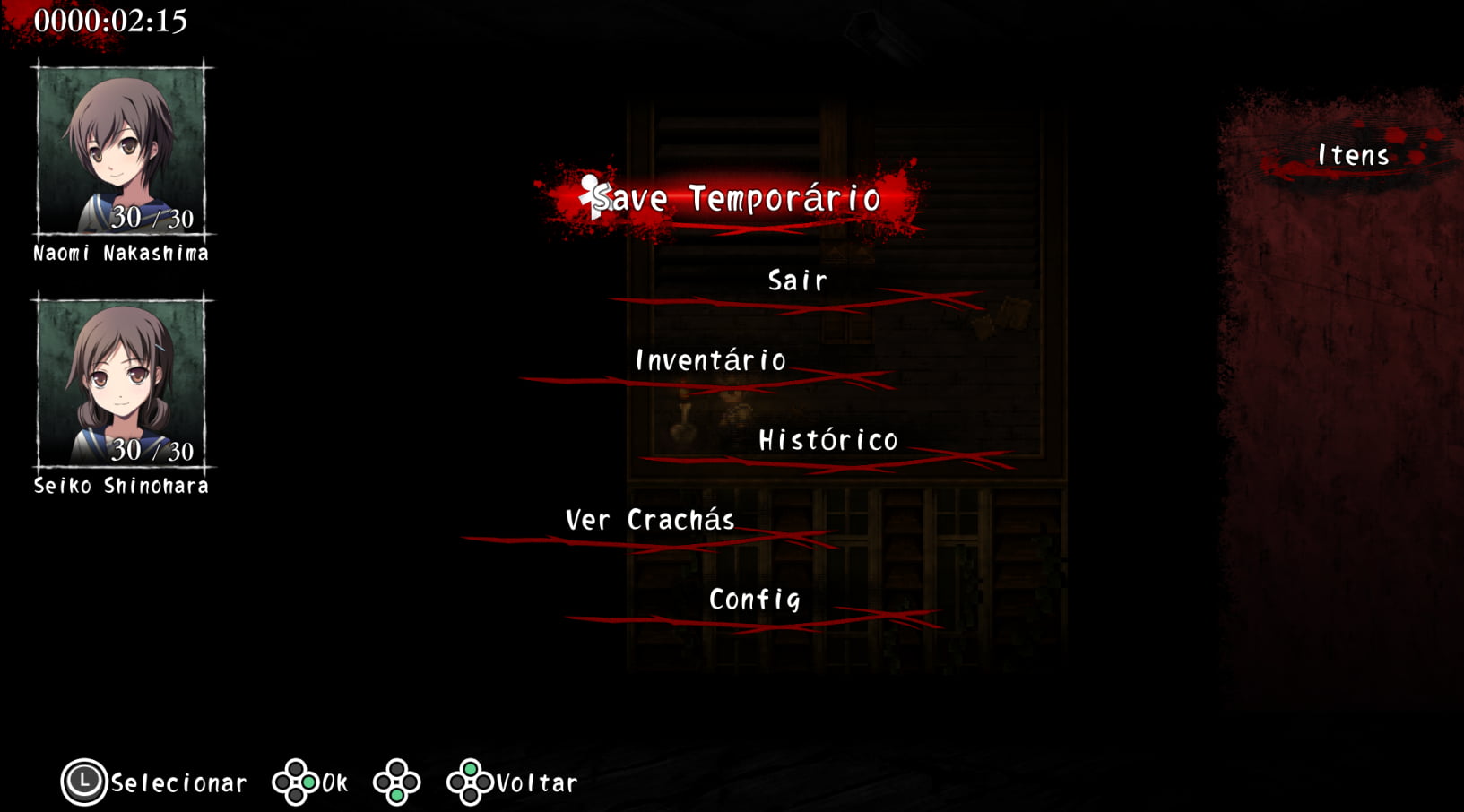Click the middle unlabeled d-pad icon
Image resolution: width=1464 pixels, height=812 pixels.
click(397, 782)
